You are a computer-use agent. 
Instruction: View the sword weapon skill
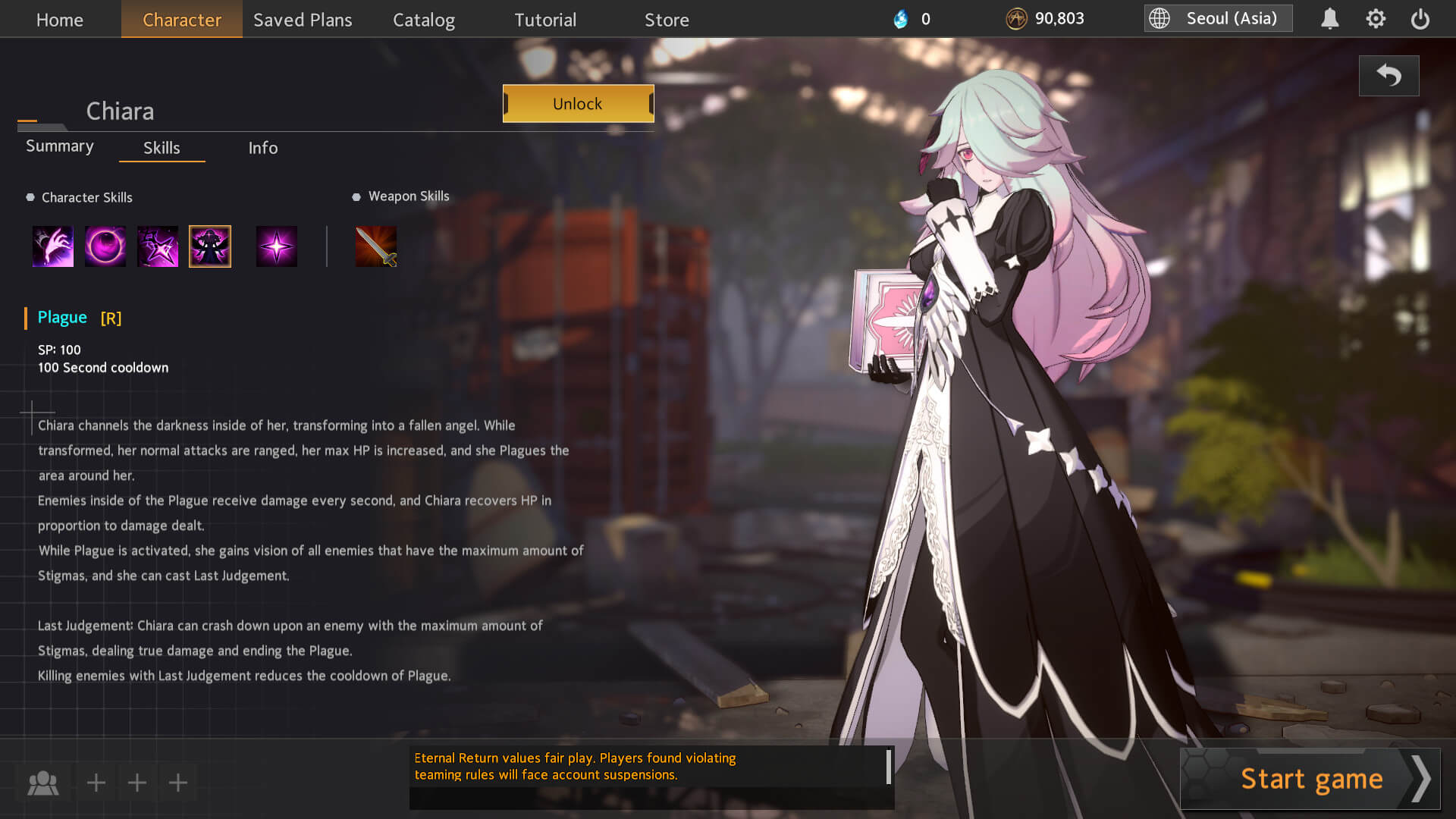coord(376,246)
